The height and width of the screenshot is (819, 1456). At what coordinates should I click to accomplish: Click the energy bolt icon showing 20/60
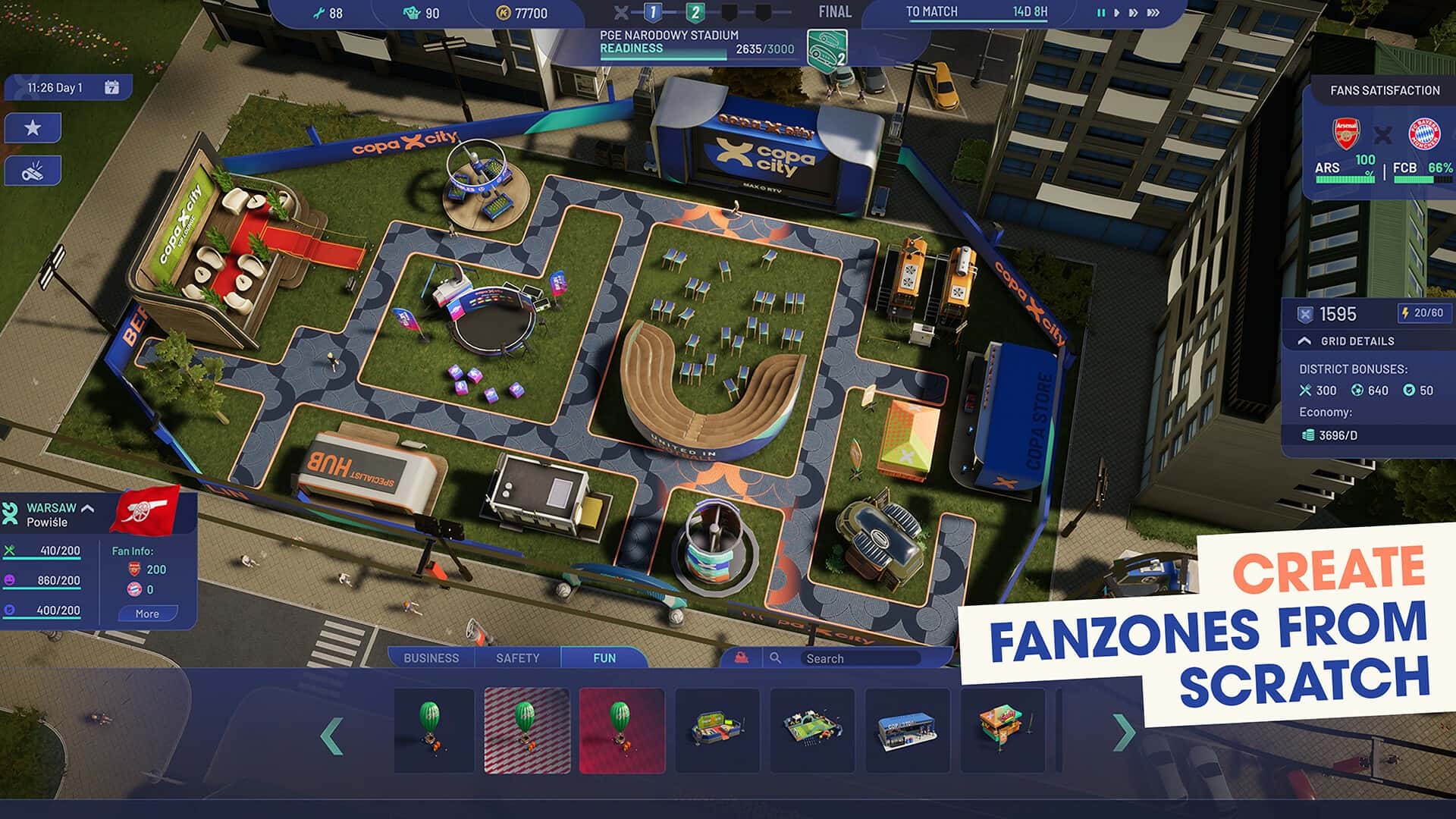click(x=1405, y=314)
